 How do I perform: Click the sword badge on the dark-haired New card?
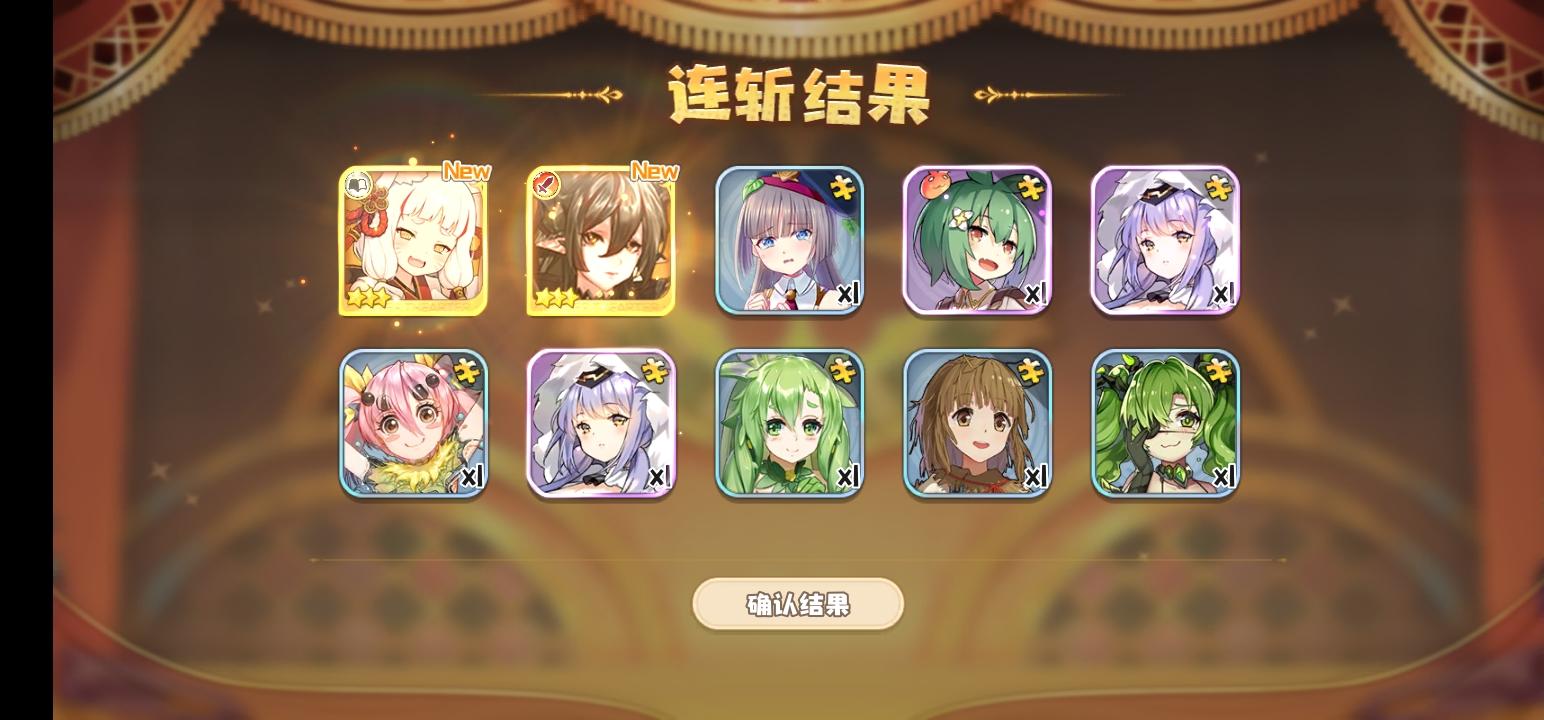546,184
